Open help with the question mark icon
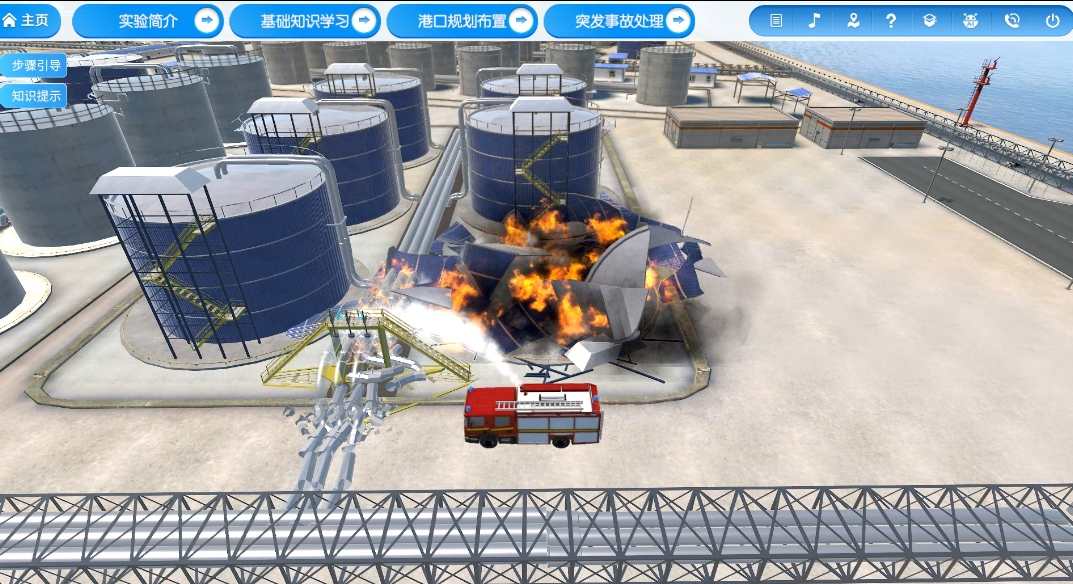1073x584 pixels. click(x=891, y=20)
